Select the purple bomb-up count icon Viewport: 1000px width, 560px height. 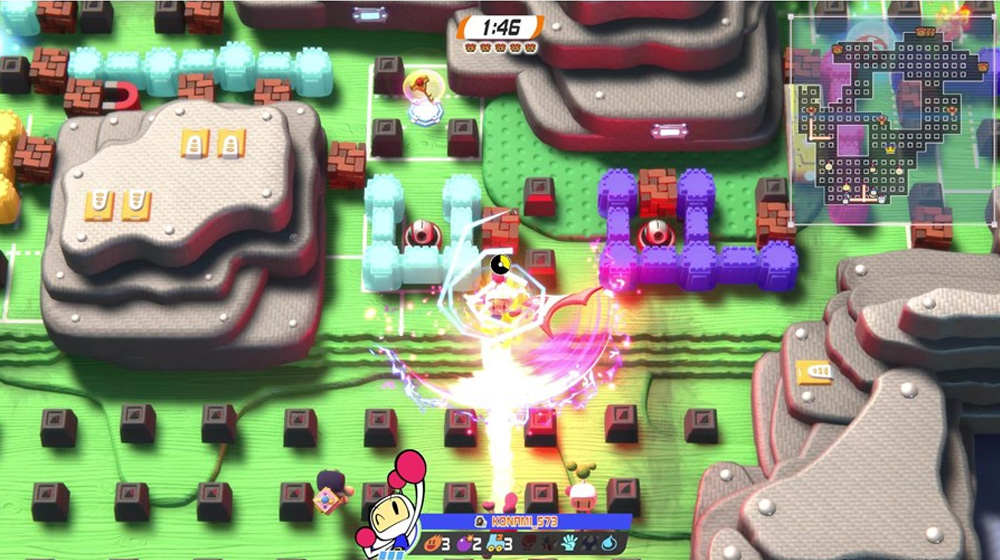coord(466,544)
